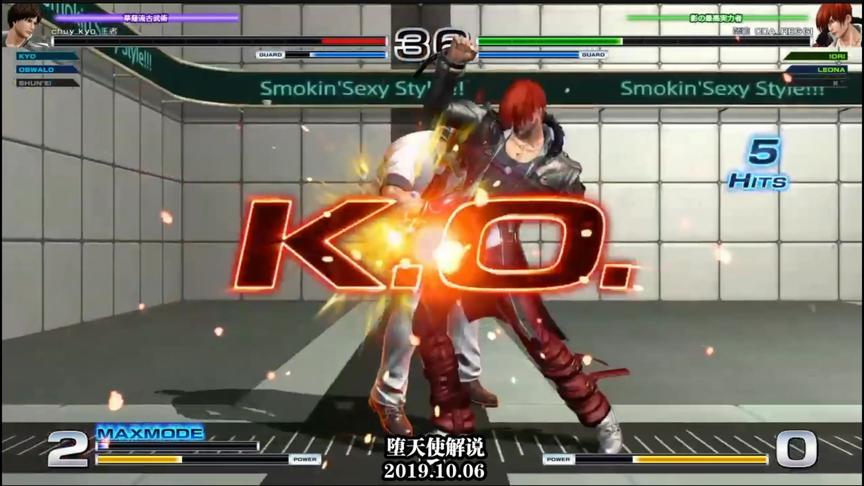
Task: Click Kyo's character portrait
Action: pos(23,23)
